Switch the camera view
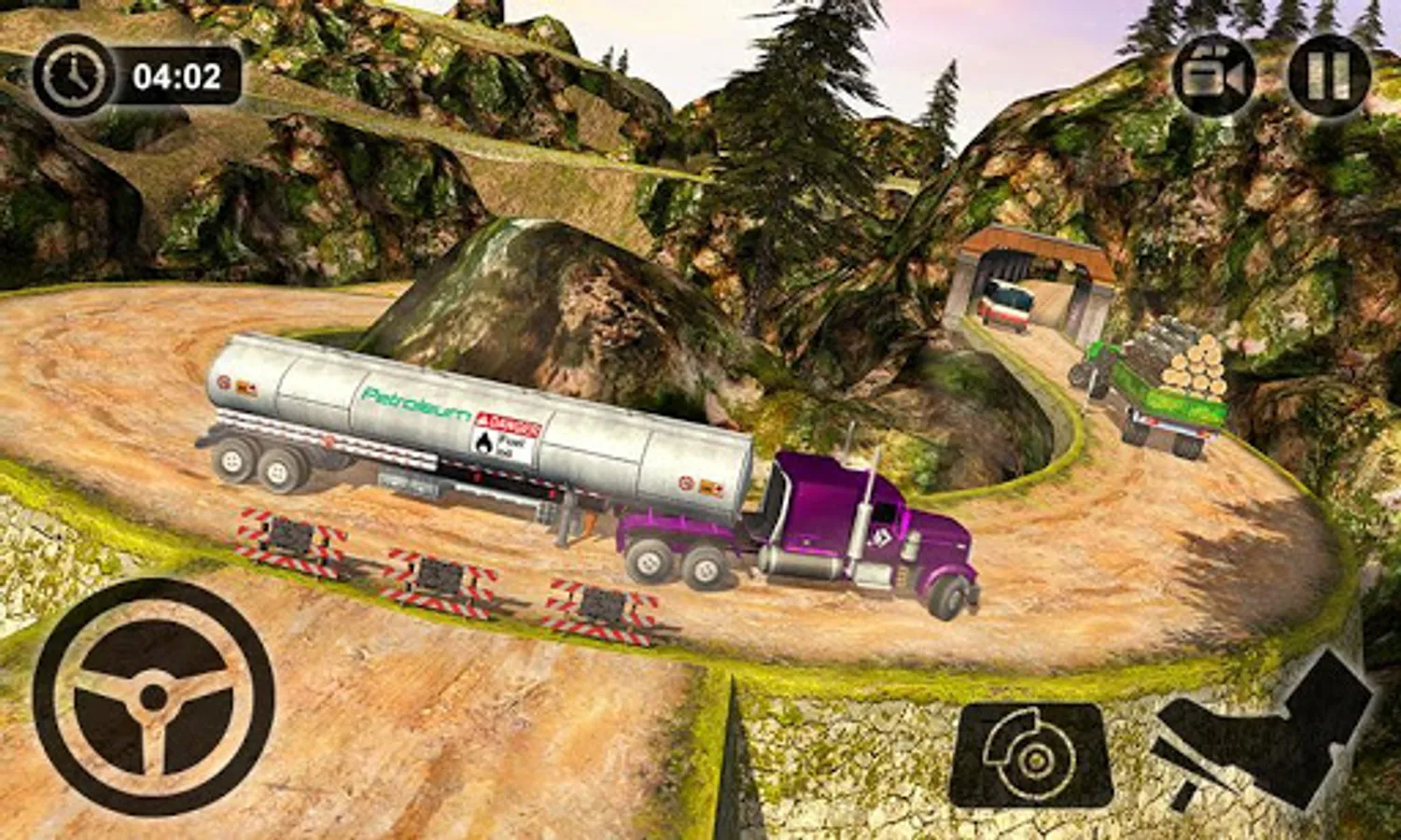 (x=1214, y=76)
